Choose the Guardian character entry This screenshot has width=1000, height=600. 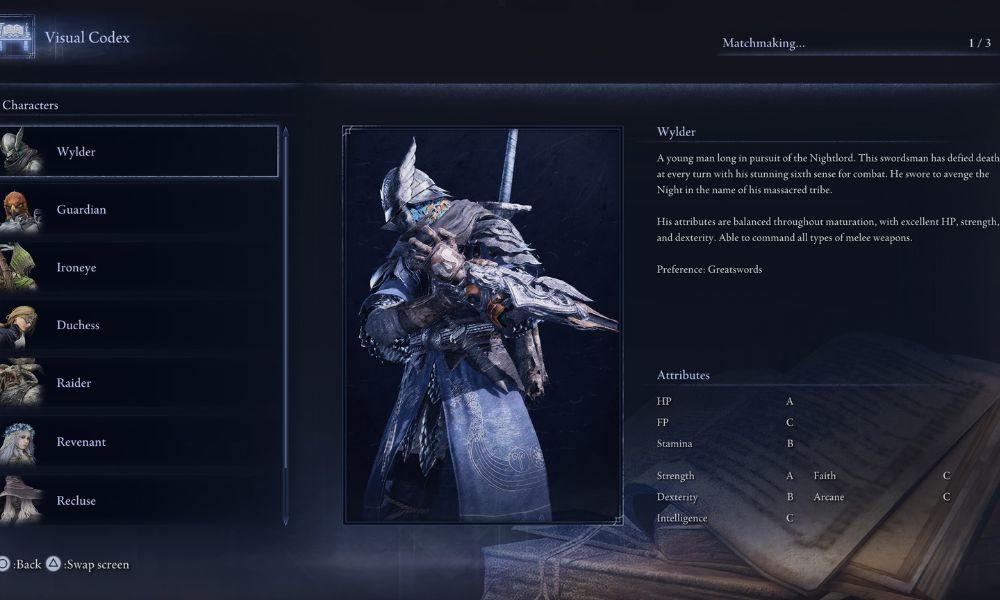pyautogui.click(x=140, y=210)
